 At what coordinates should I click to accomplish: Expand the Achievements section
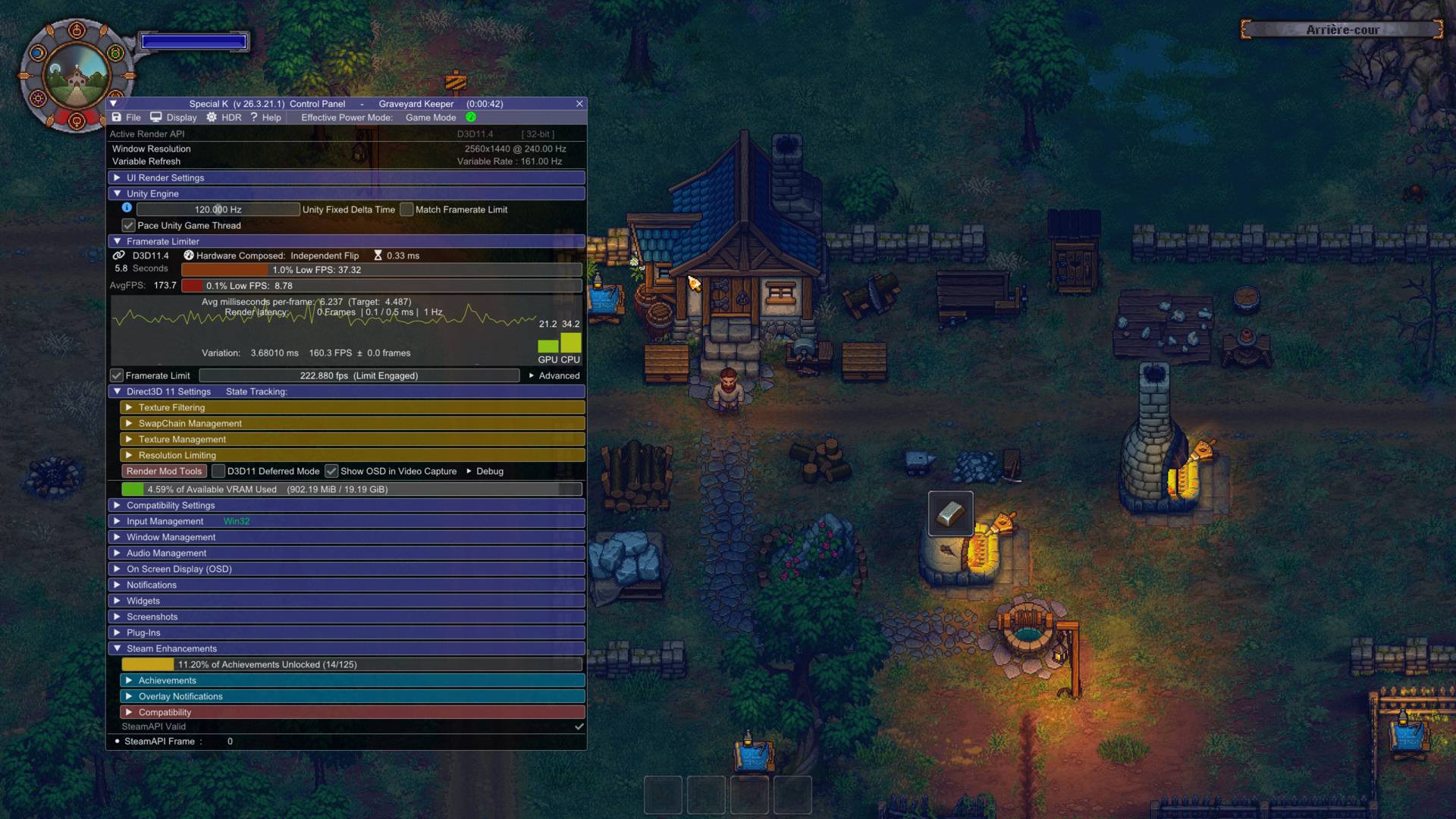click(167, 681)
